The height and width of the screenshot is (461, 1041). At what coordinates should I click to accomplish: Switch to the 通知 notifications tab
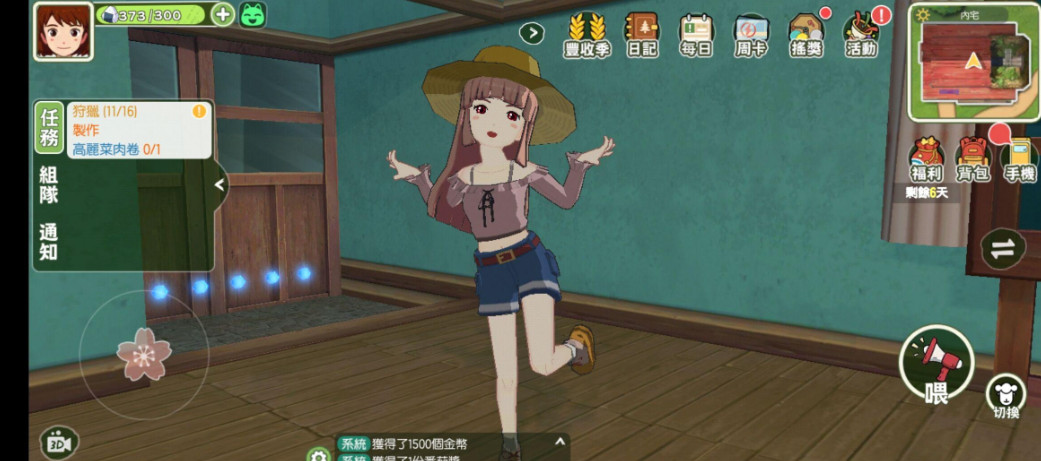(48, 242)
